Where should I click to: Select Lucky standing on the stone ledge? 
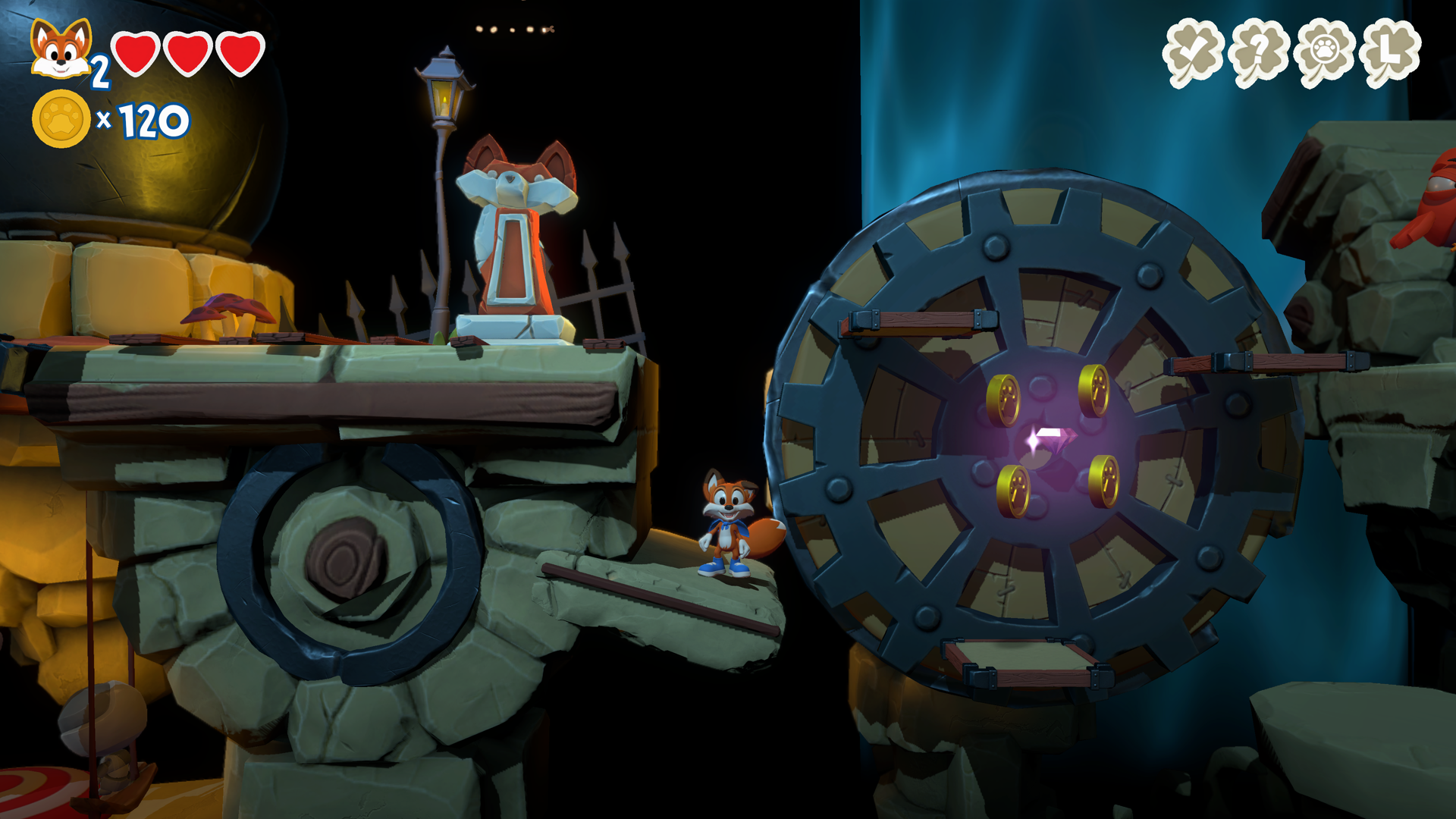click(728, 523)
